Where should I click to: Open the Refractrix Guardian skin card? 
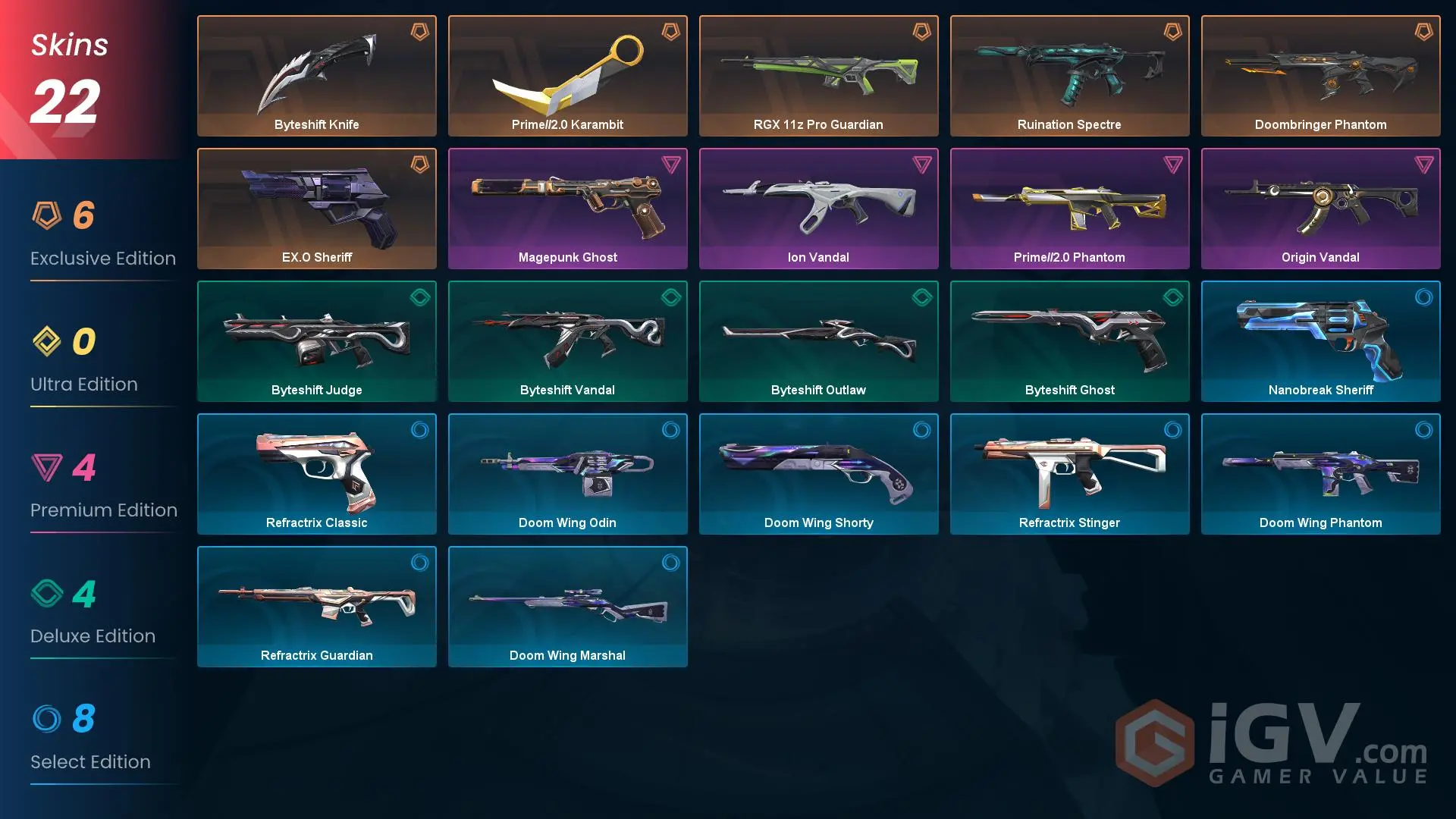pyautogui.click(x=316, y=607)
